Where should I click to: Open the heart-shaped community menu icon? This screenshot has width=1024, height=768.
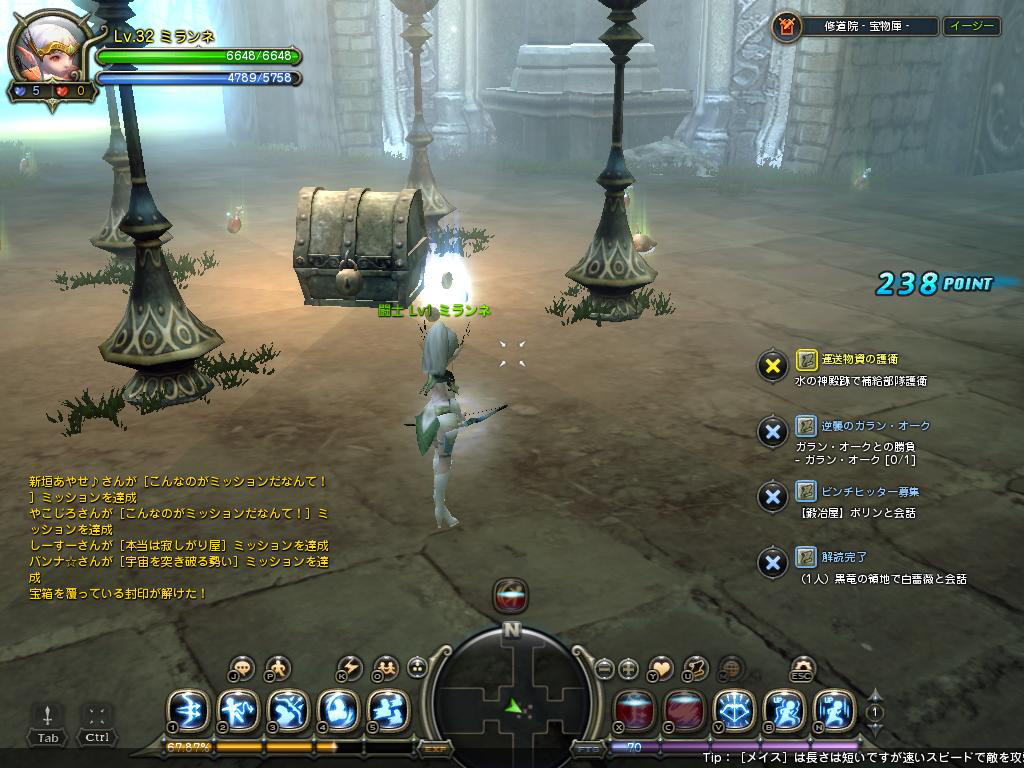661,668
